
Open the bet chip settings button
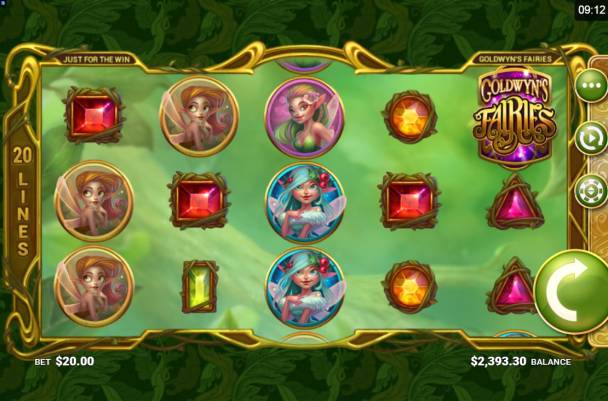pos(591,189)
